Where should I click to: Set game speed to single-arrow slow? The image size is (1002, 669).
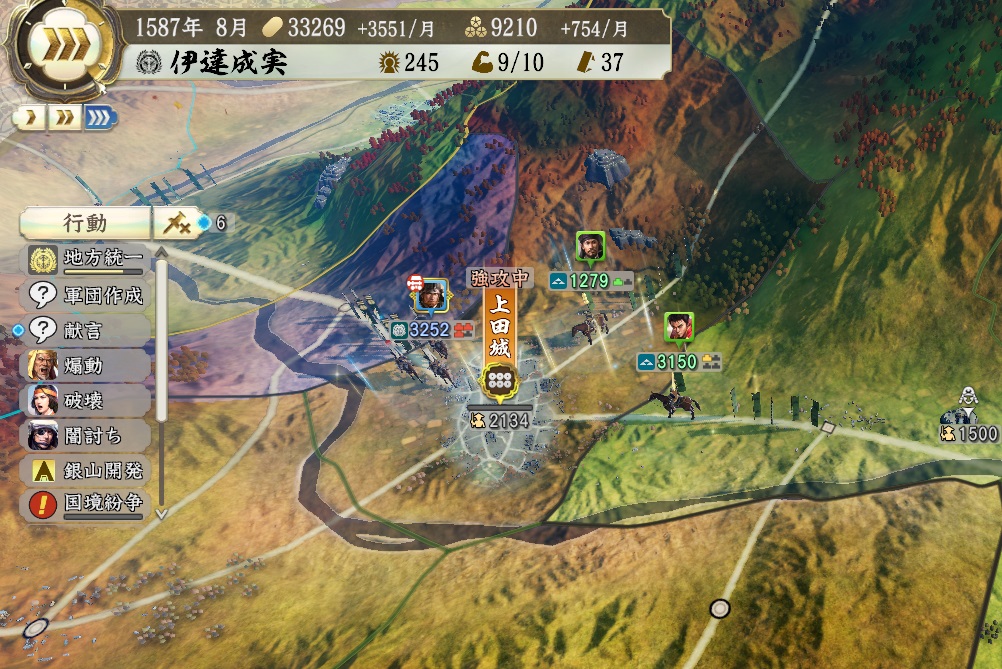coord(30,118)
